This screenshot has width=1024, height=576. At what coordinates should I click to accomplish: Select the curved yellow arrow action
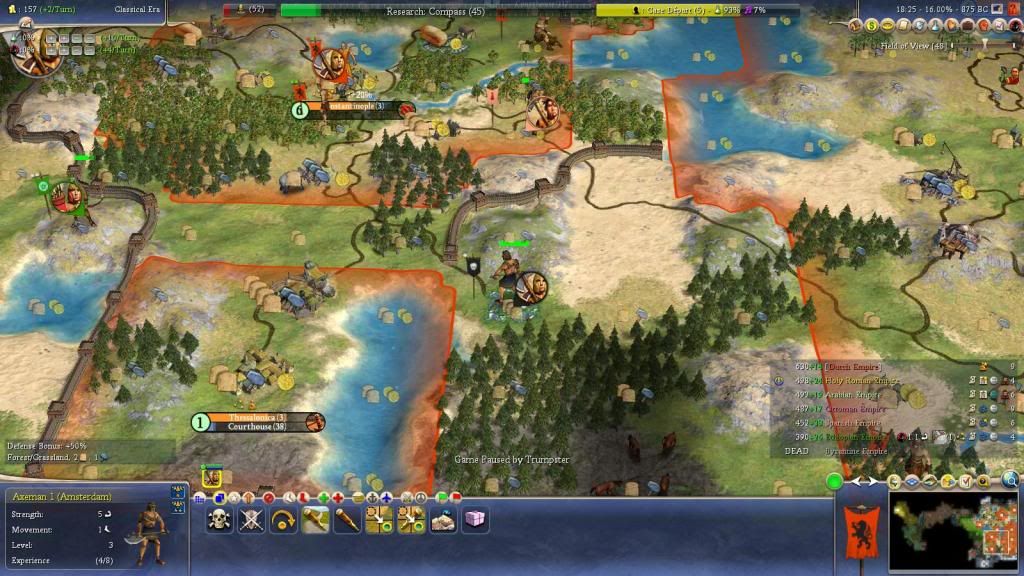(283, 519)
